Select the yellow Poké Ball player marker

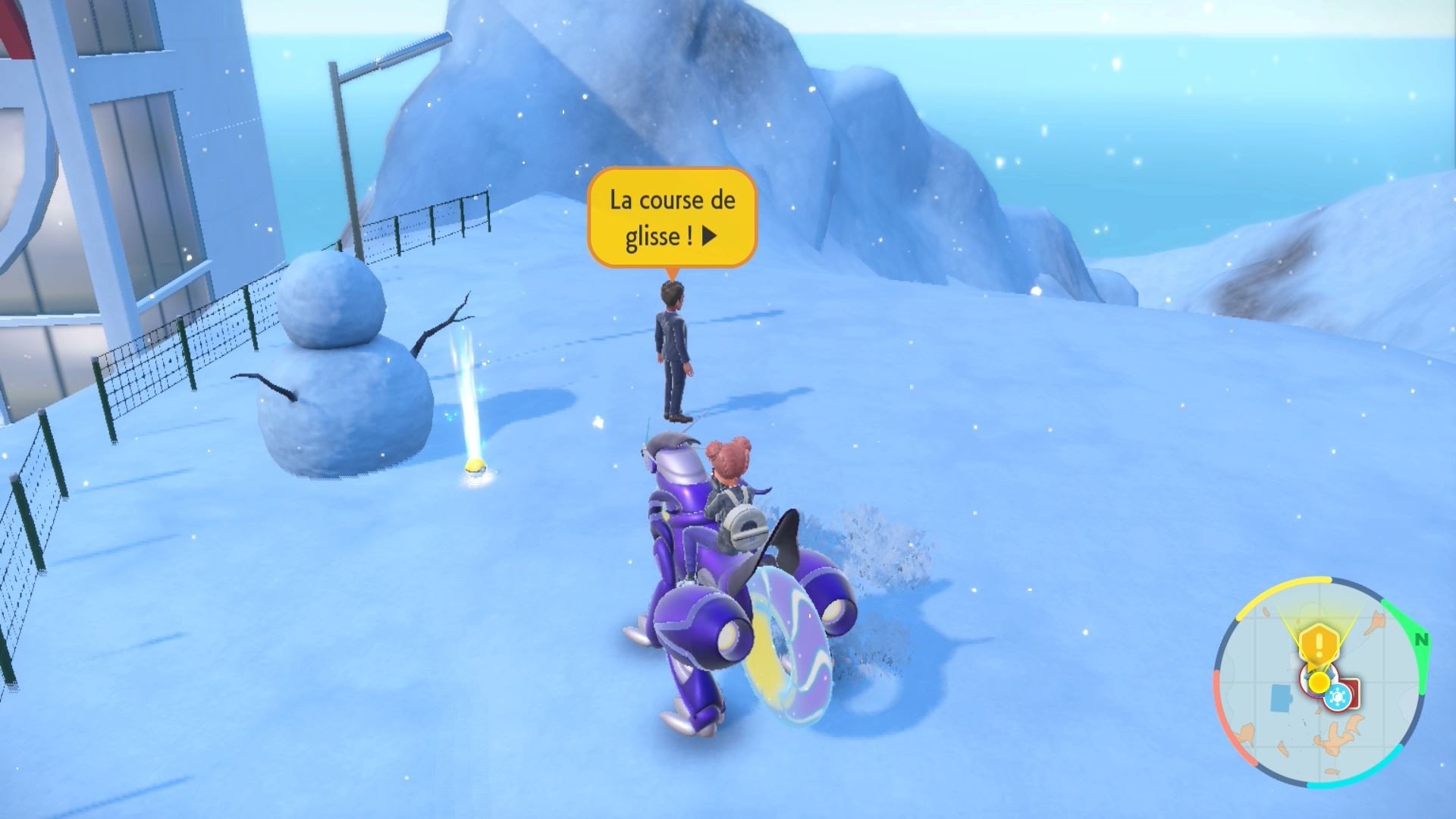tap(1319, 681)
